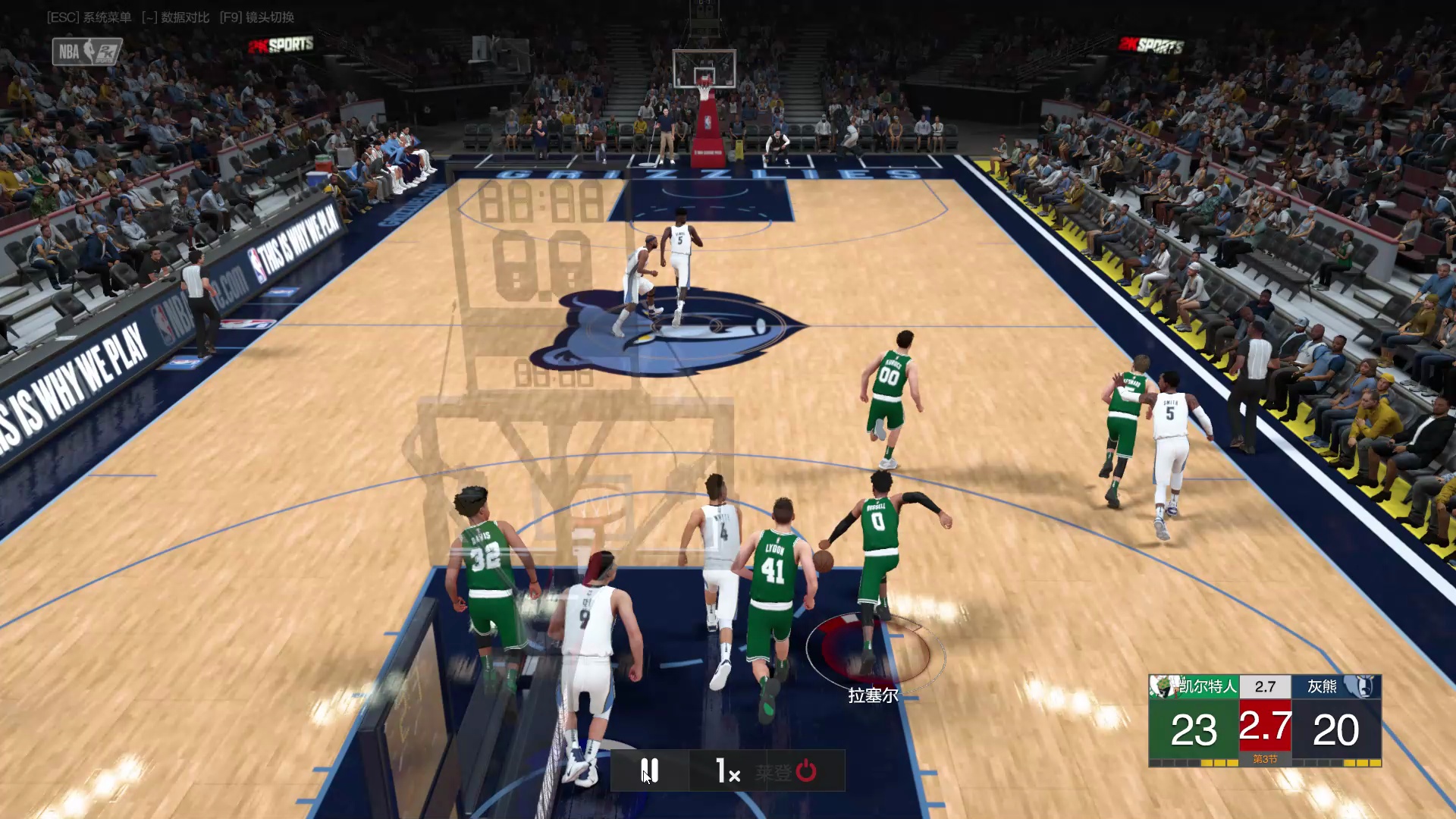Click the Celtics yellow timeout bars
1456x819 pixels.
tap(1213, 762)
